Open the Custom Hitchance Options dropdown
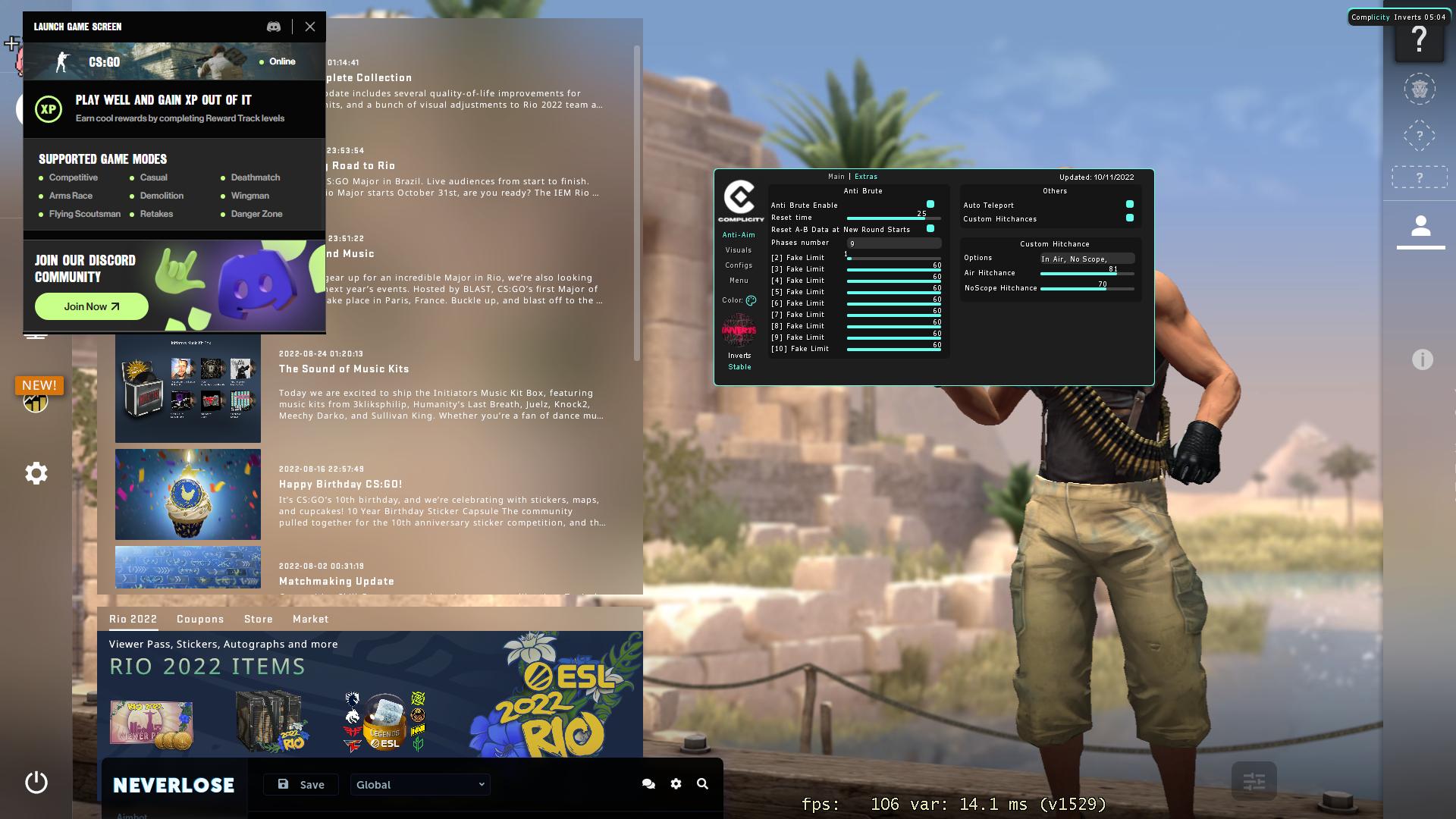This screenshot has height=819, width=1456. [x=1087, y=258]
